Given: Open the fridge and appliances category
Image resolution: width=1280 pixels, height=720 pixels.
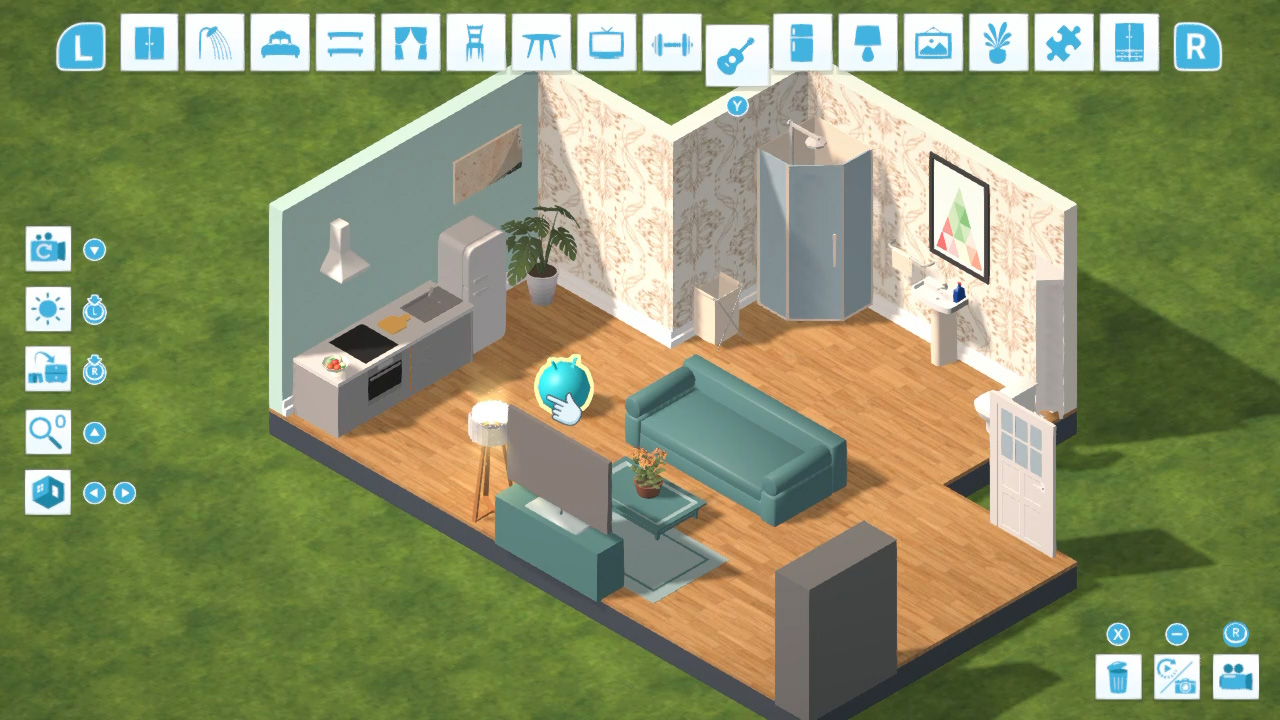Looking at the screenshot, I should point(802,45).
